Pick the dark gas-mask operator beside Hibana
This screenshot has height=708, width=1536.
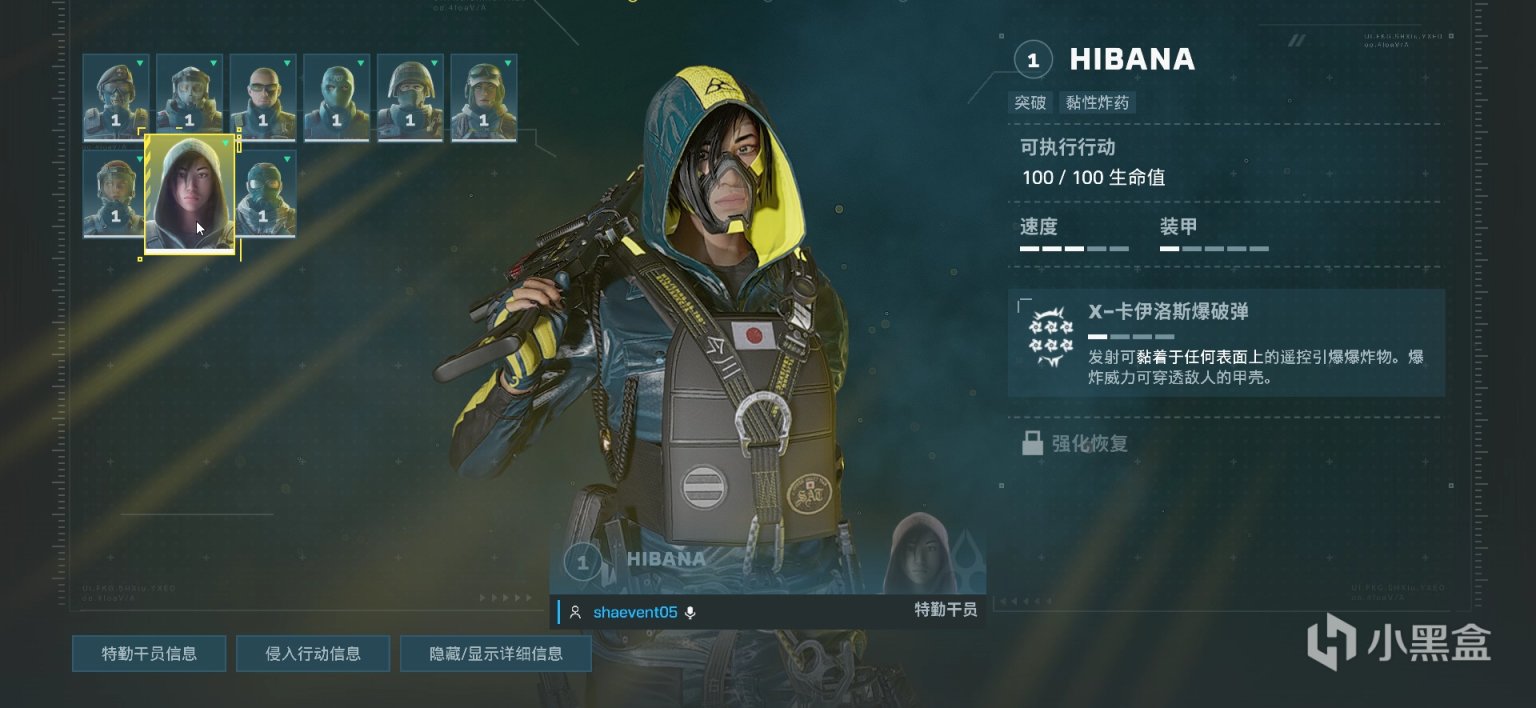(x=265, y=193)
